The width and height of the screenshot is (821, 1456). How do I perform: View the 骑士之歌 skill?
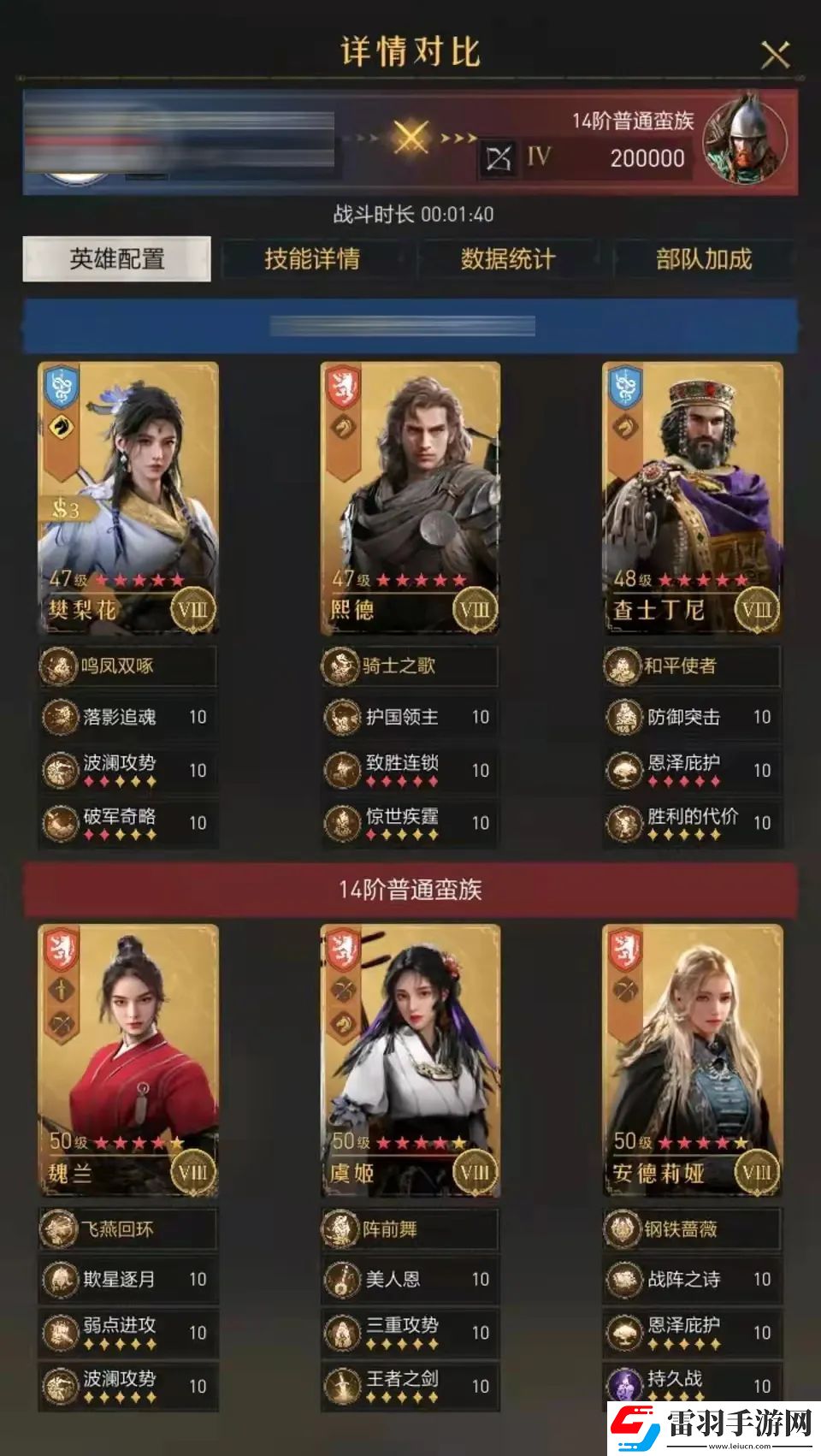point(410,666)
